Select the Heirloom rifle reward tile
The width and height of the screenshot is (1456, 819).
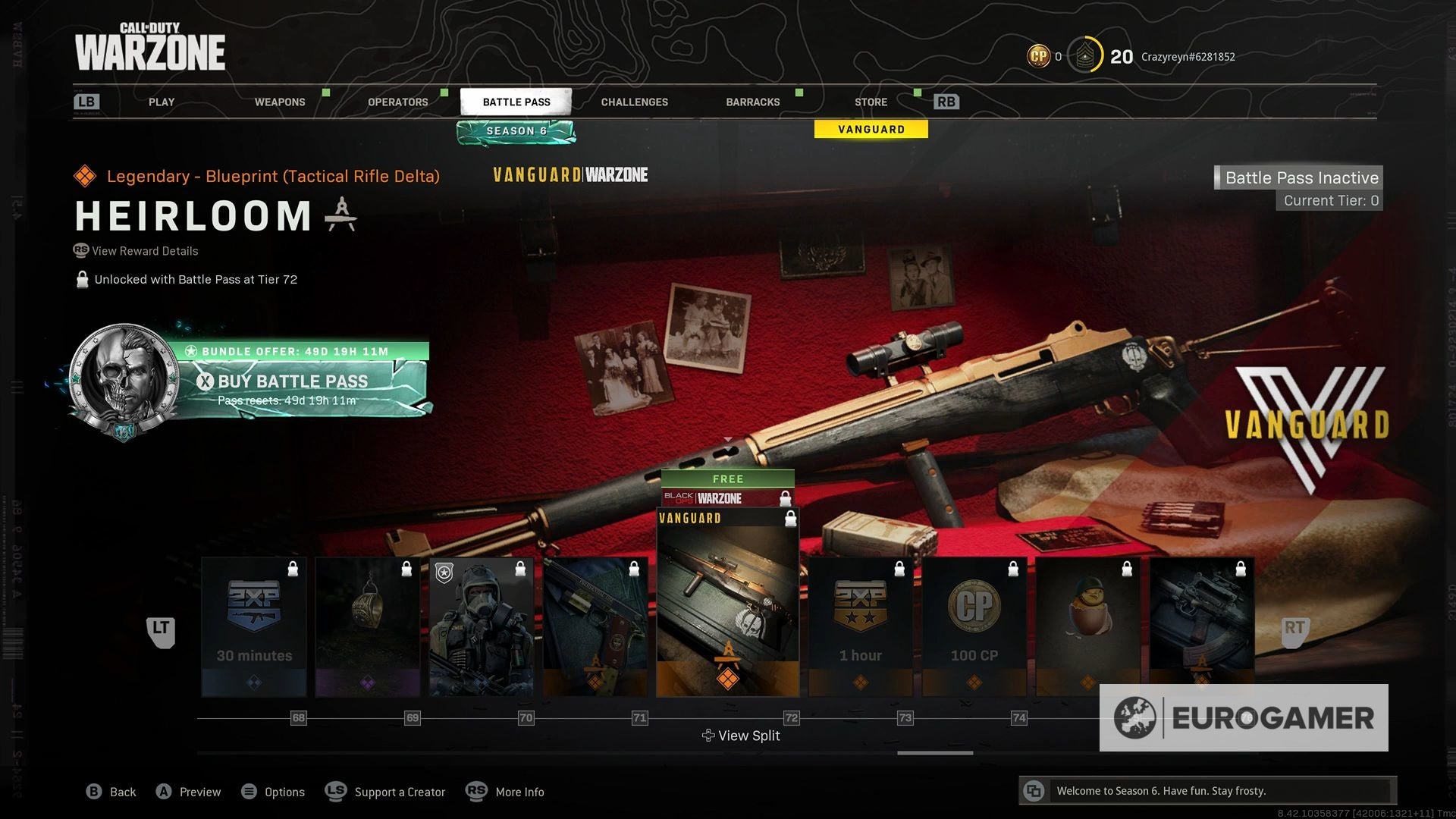[727, 603]
